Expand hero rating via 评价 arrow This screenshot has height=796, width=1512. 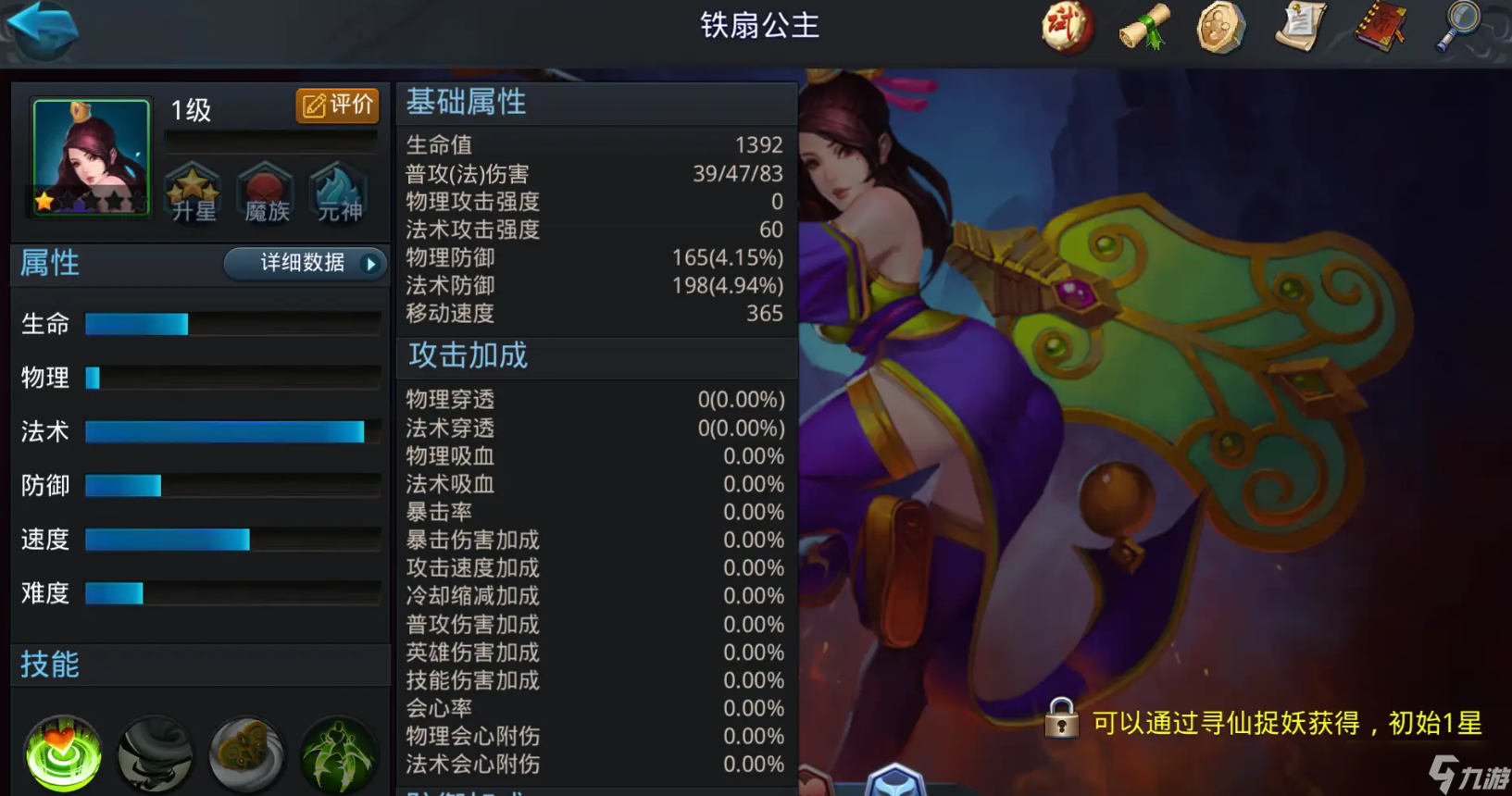point(336,106)
